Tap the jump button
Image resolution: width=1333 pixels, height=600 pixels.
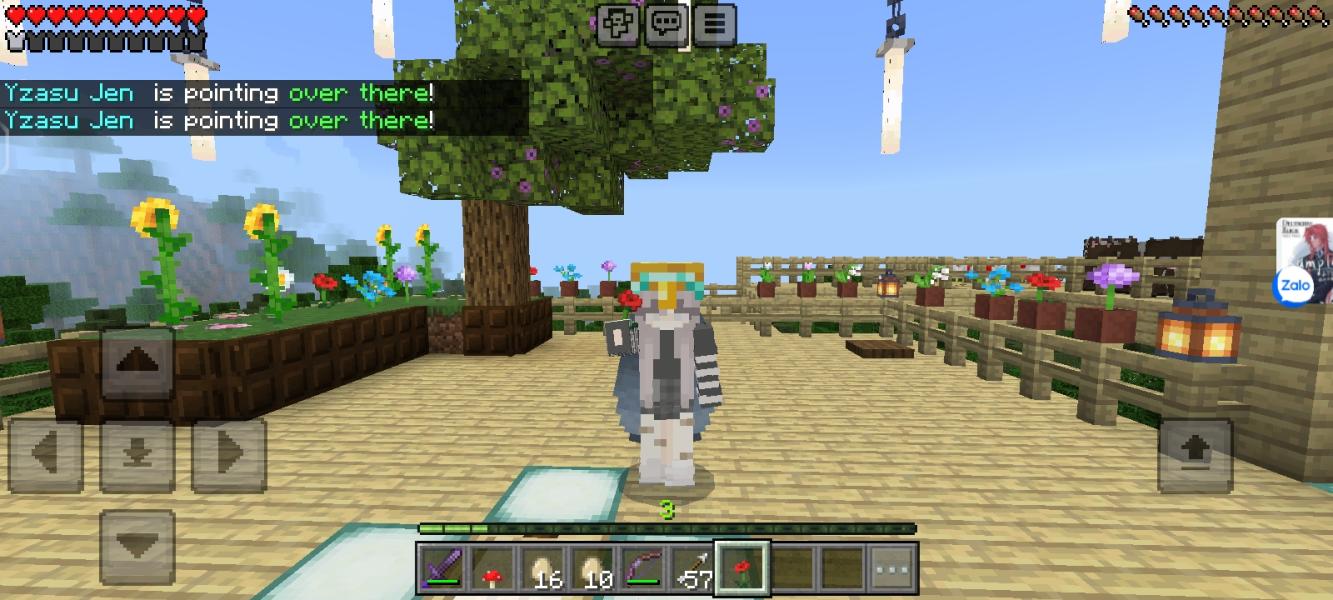pyautogui.click(x=1195, y=455)
